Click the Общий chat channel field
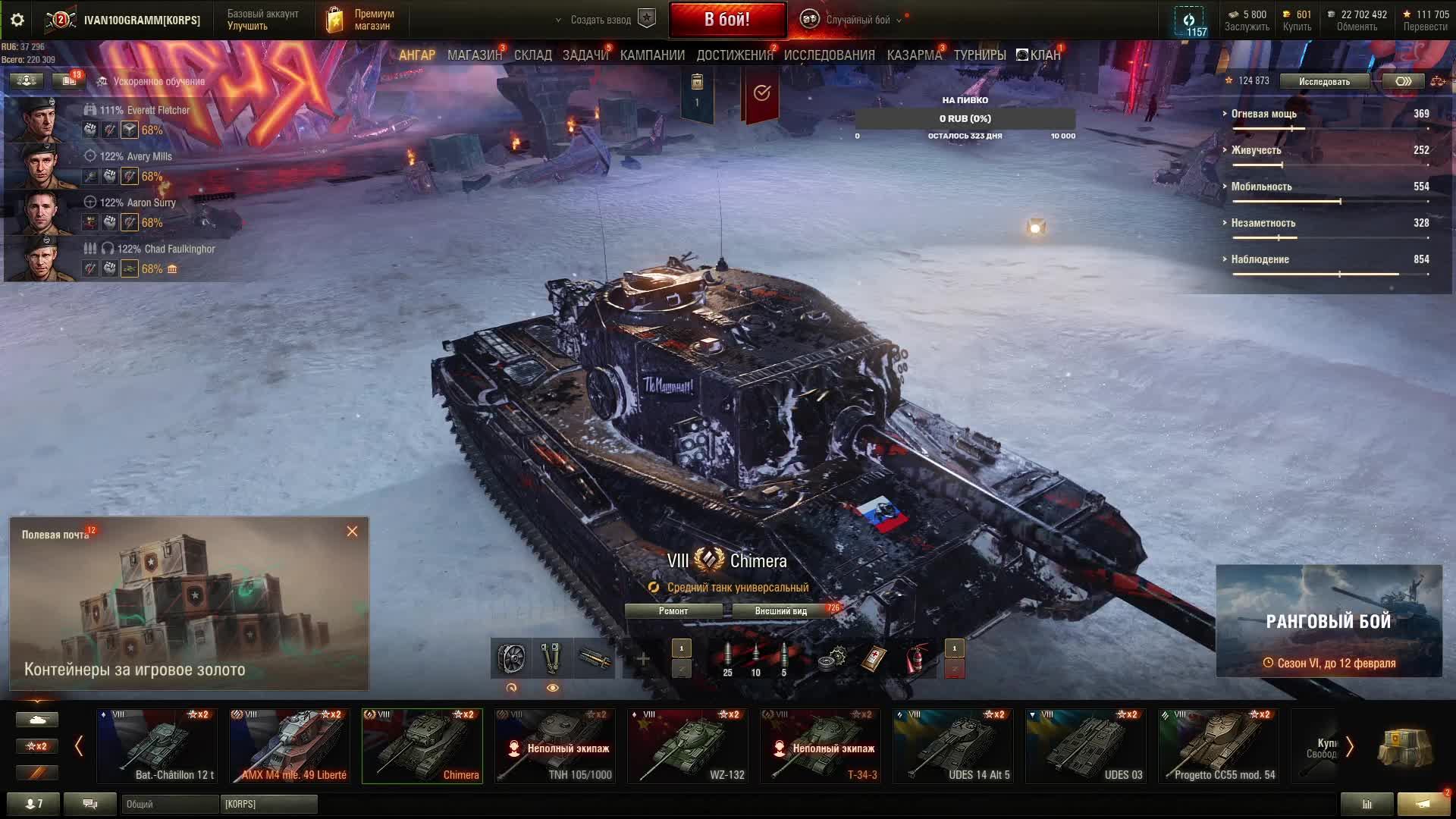The width and height of the screenshot is (1456, 819). [x=168, y=804]
